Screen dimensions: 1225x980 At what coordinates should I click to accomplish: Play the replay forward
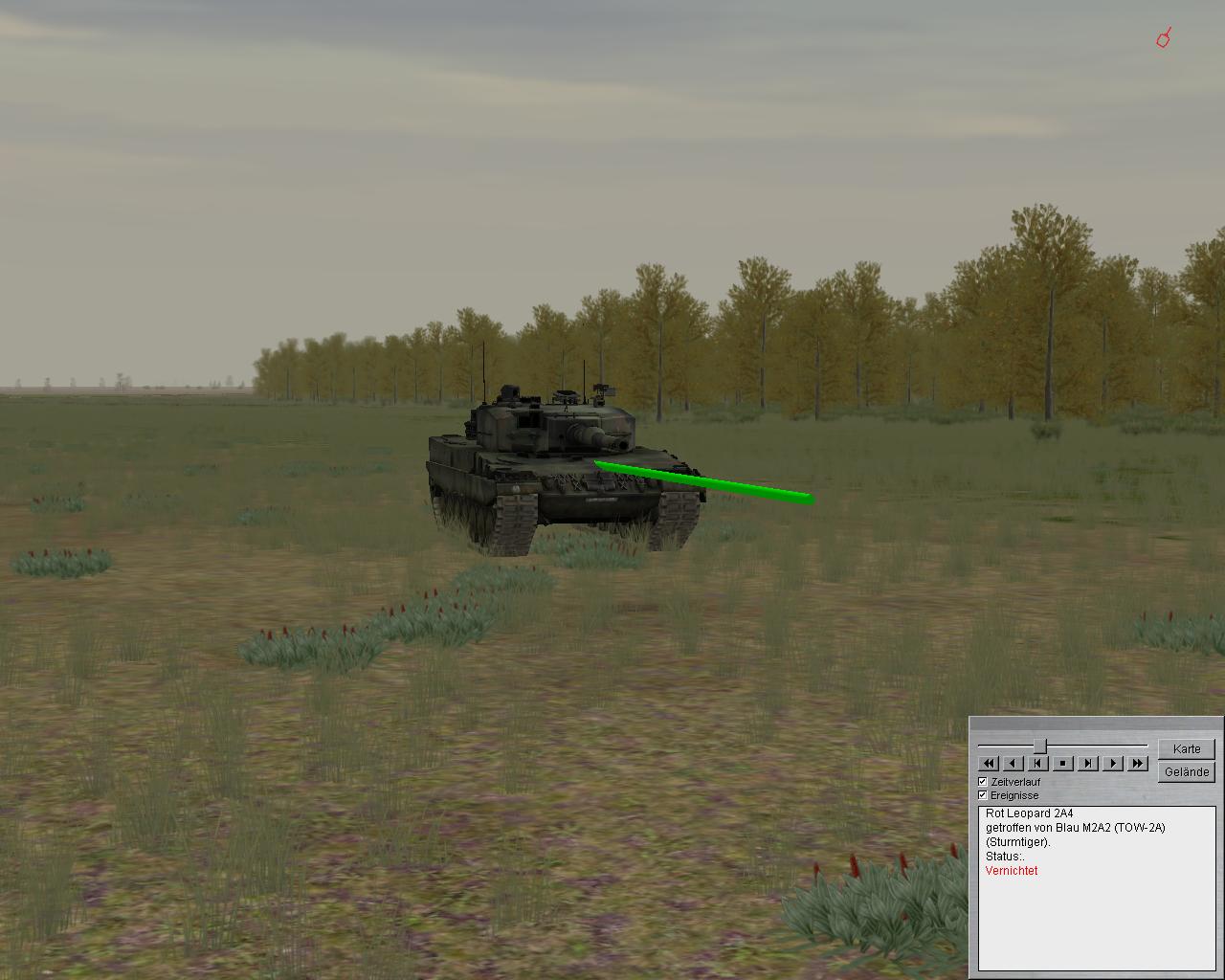point(1113,763)
